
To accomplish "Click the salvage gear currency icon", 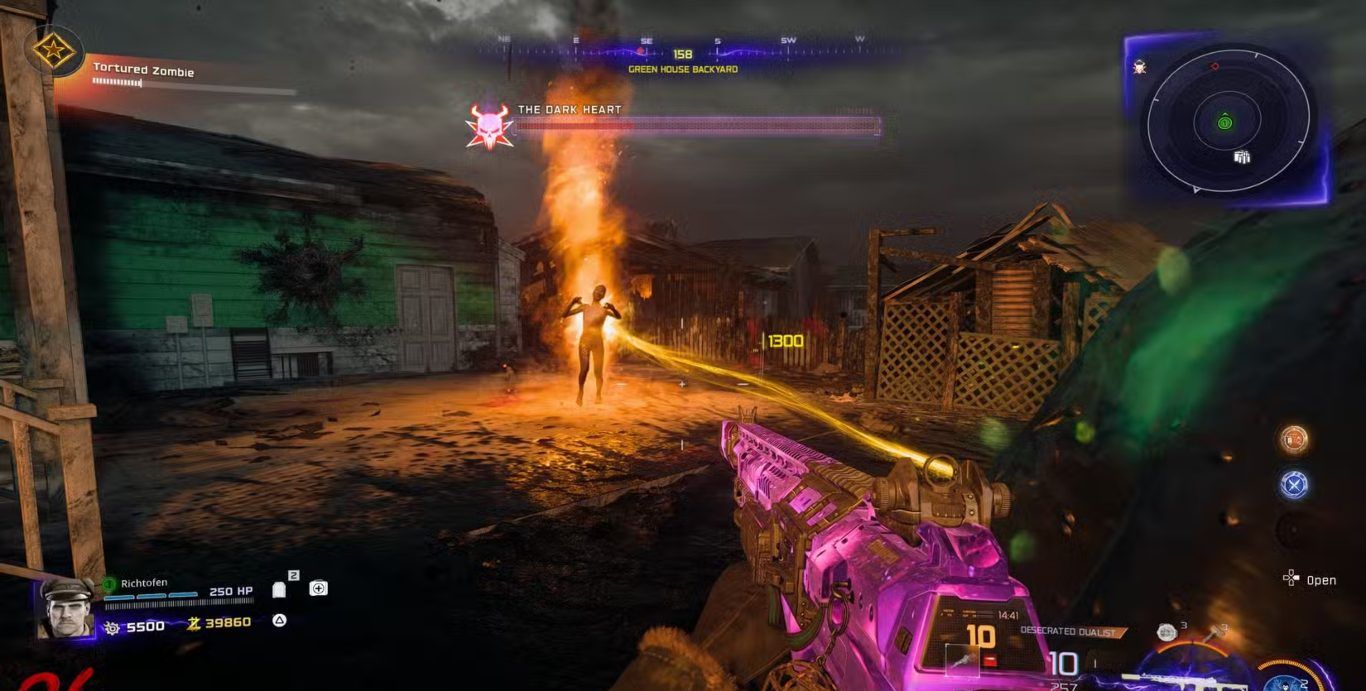I will [112, 627].
